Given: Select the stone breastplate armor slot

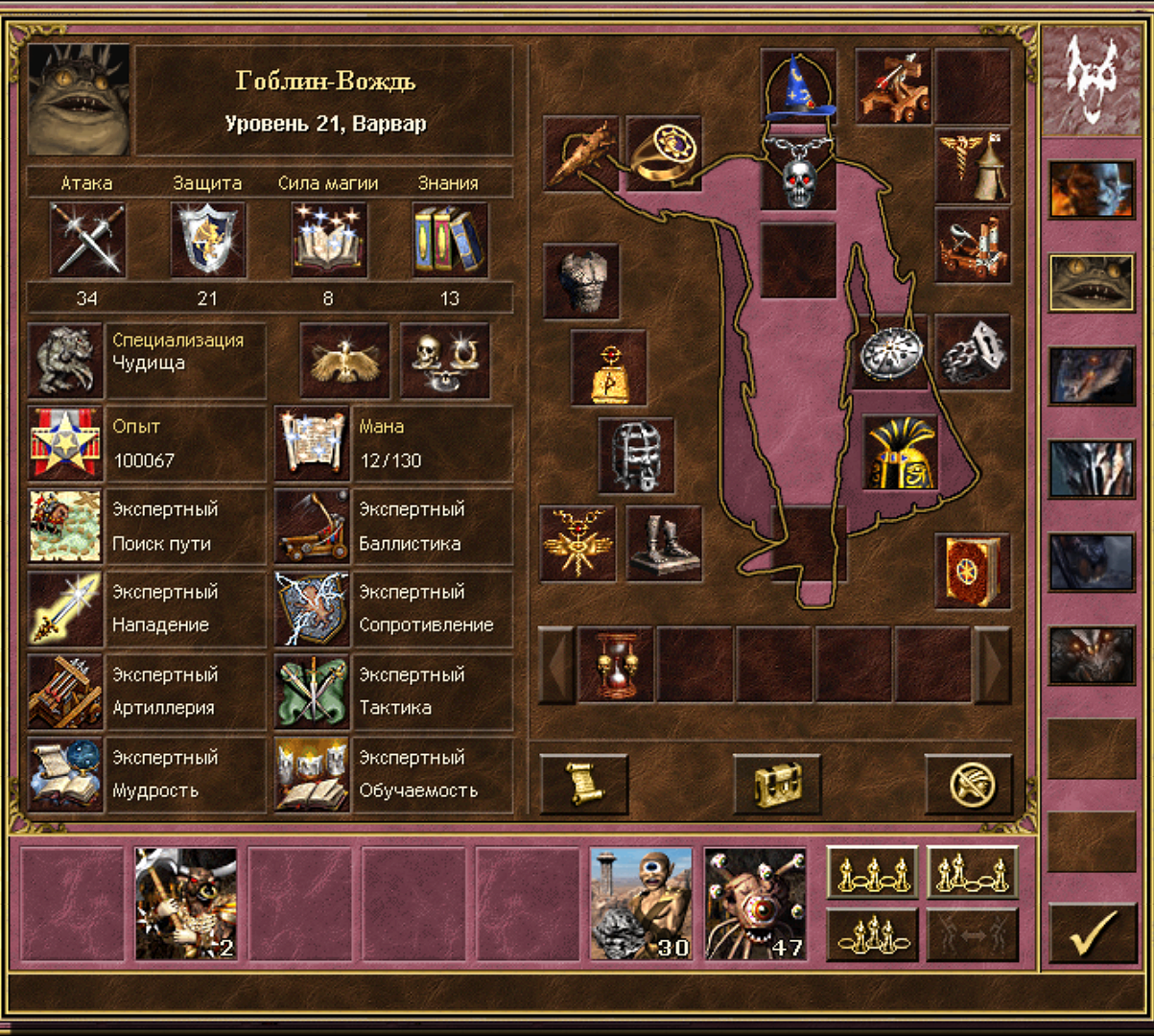Looking at the screenshot, I should (x=581, y=281).
